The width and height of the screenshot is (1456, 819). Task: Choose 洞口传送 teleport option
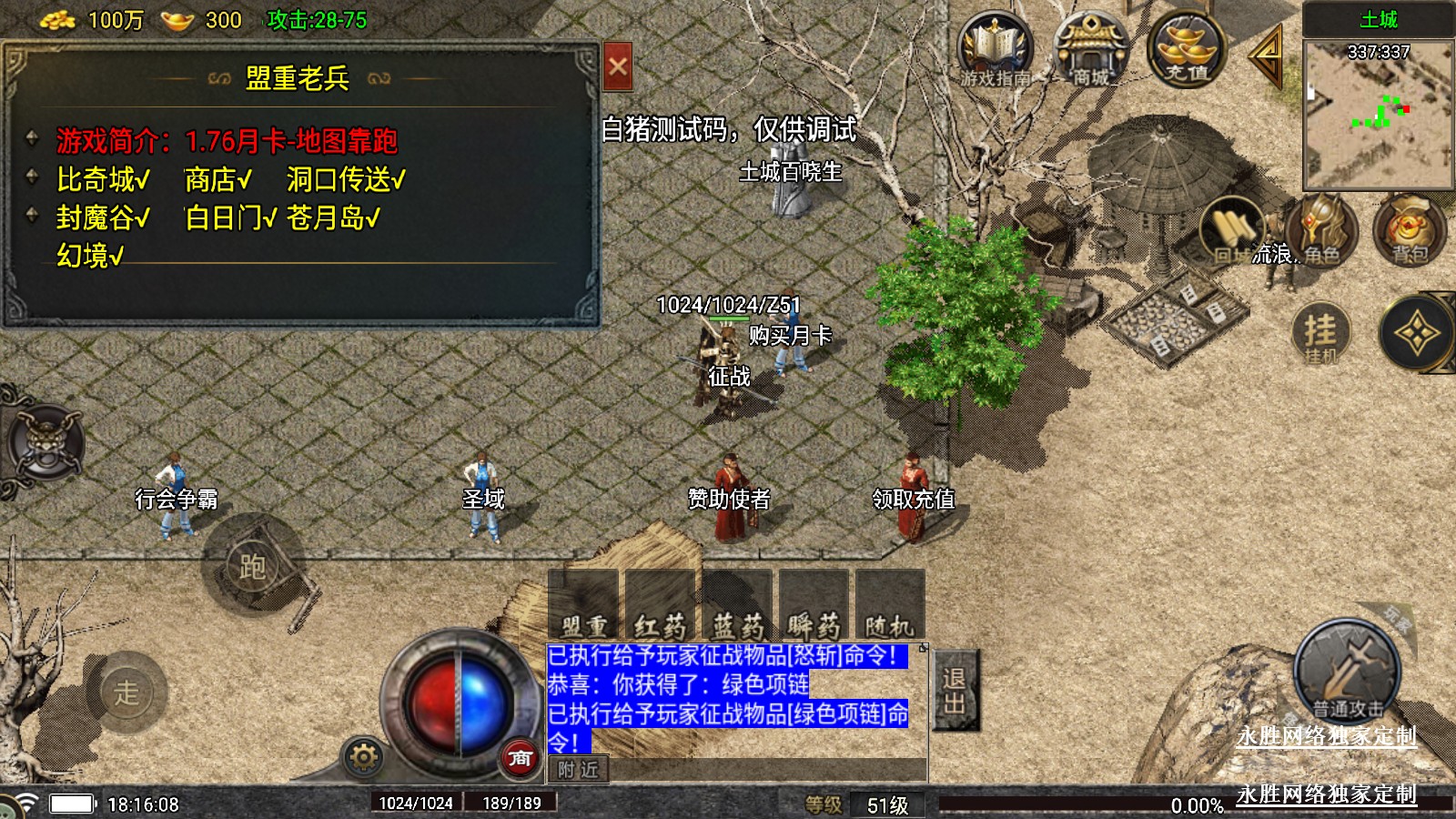[346, 179]
